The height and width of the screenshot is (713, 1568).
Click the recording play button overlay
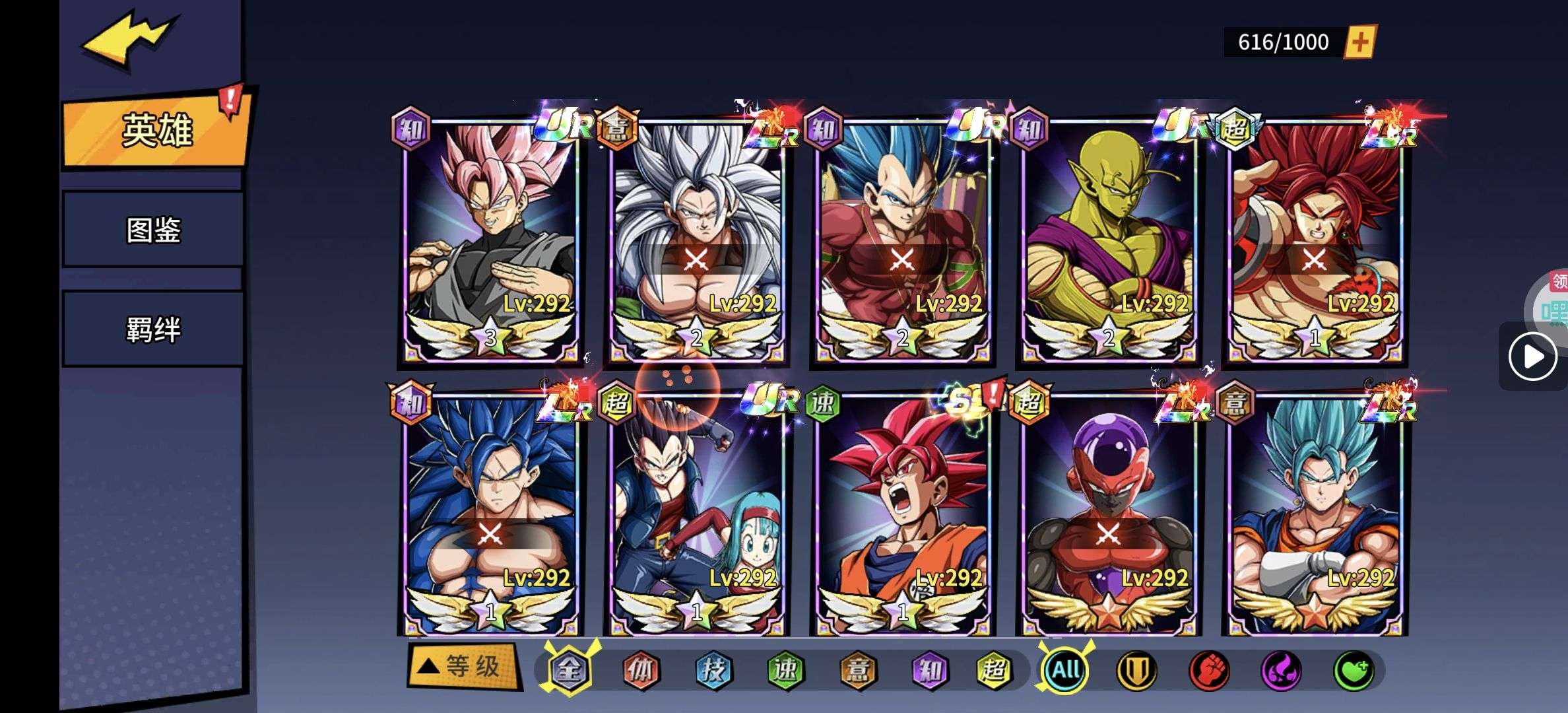1532,356
